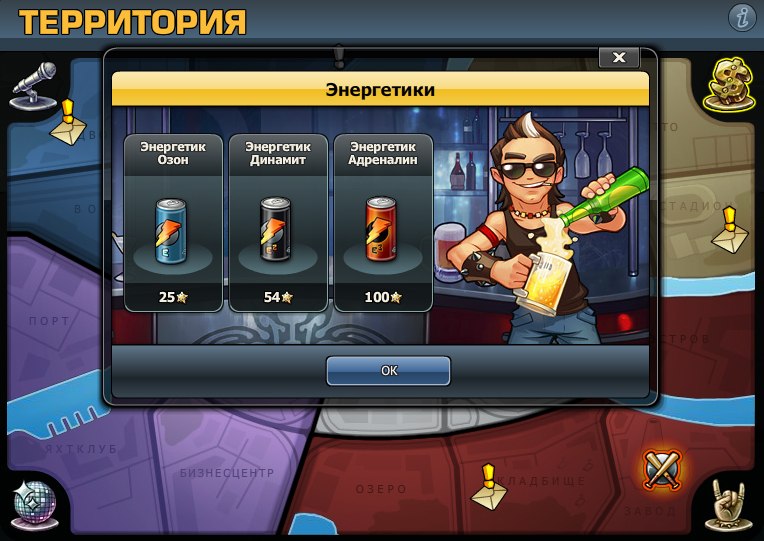Confirm with the OK button
The image size is (764, 541).
388,370
